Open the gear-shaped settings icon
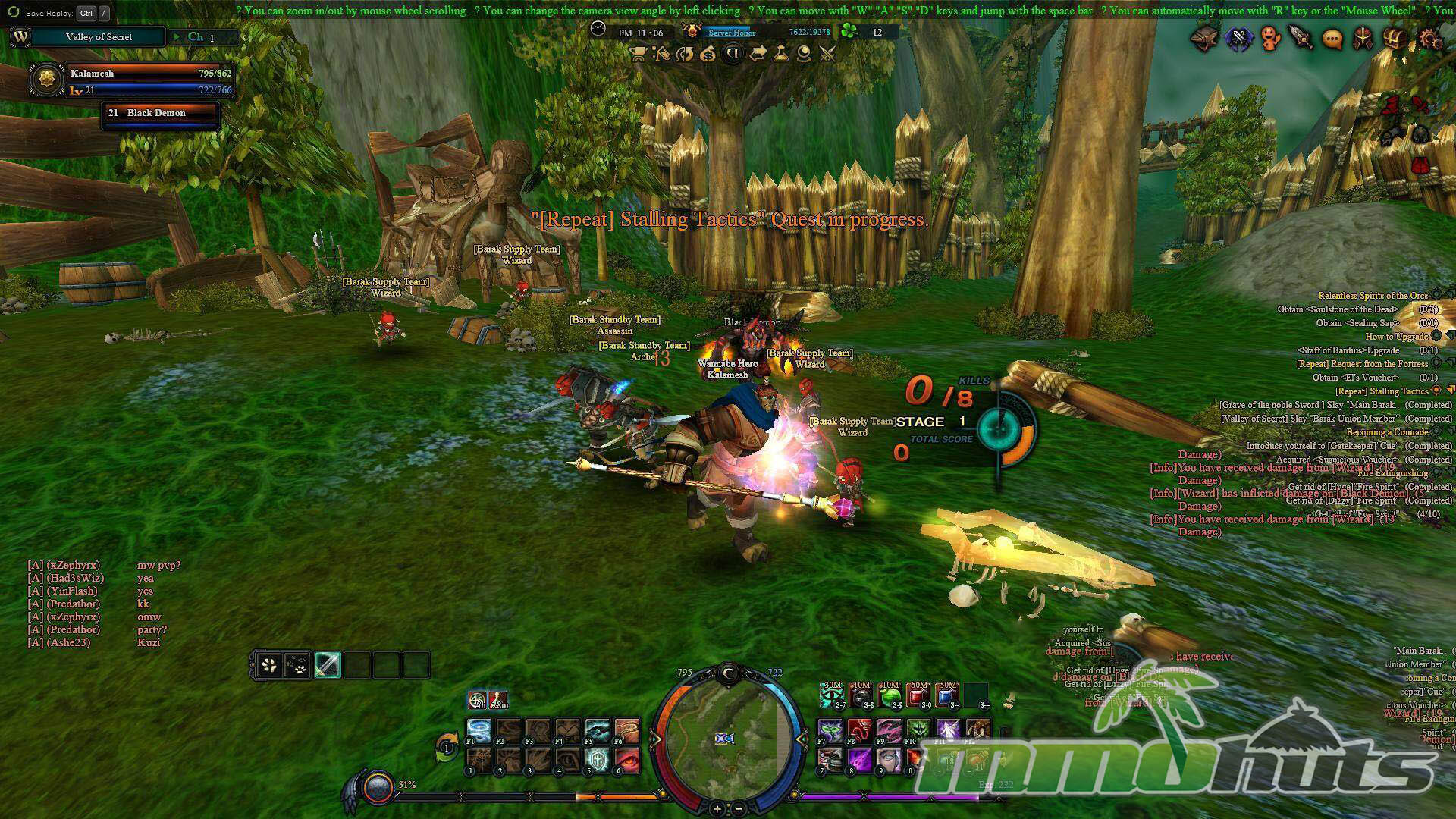 point(1429,39)
